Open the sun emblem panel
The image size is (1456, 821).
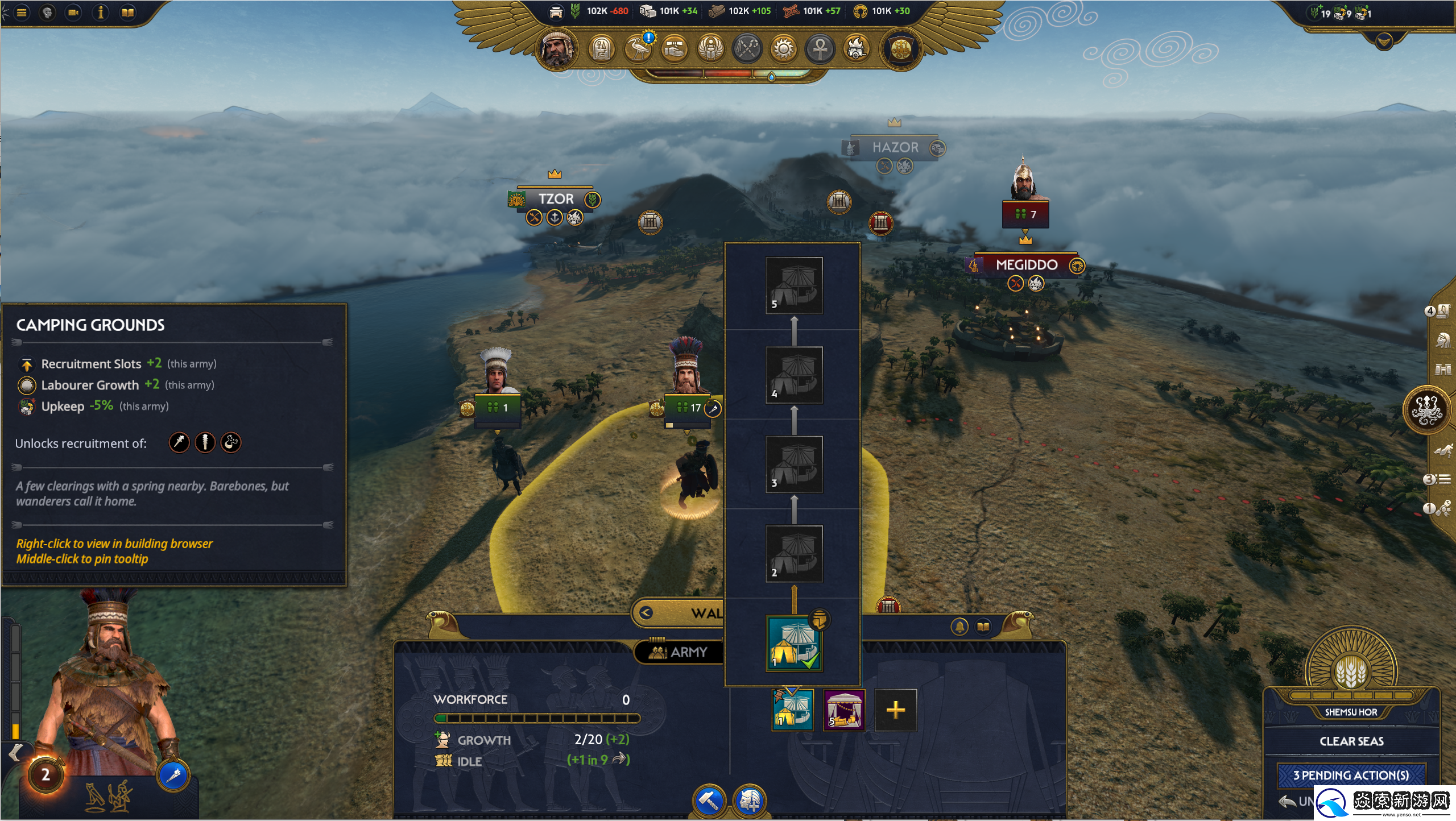(x=784, y=48)
